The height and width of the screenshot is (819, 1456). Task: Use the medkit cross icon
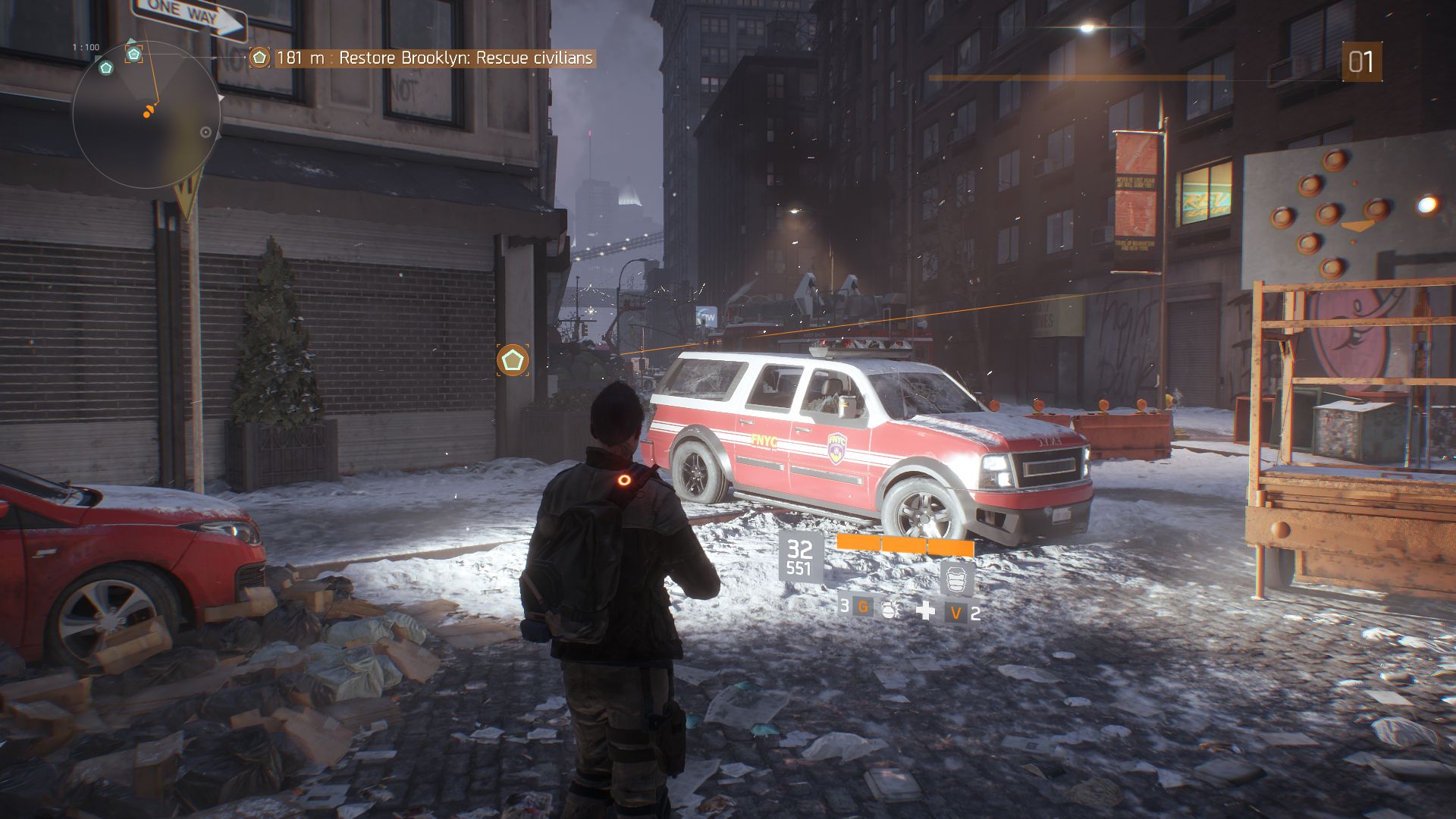tap(925, 610)
